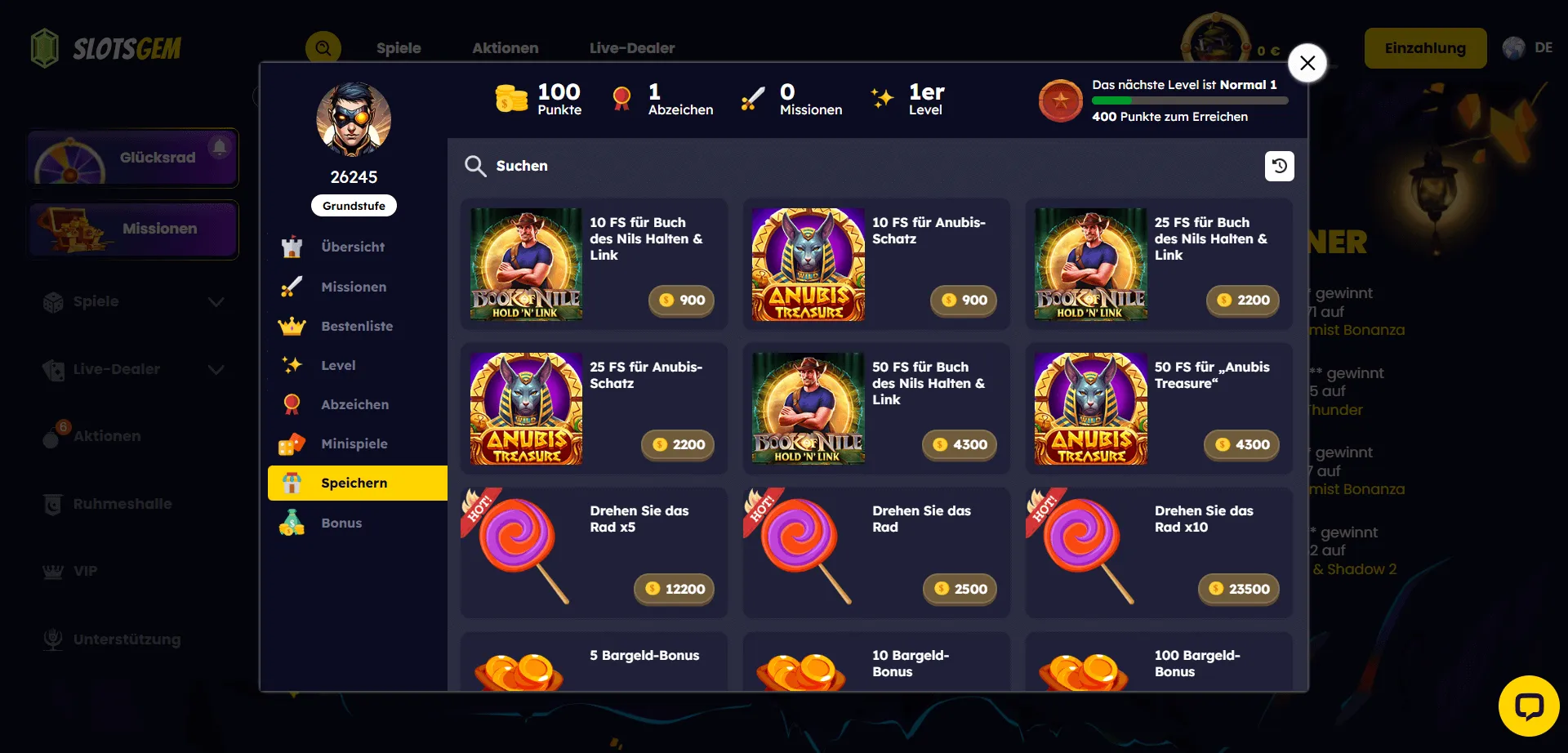Open the magnifier search icon in the top navbar

323,48
